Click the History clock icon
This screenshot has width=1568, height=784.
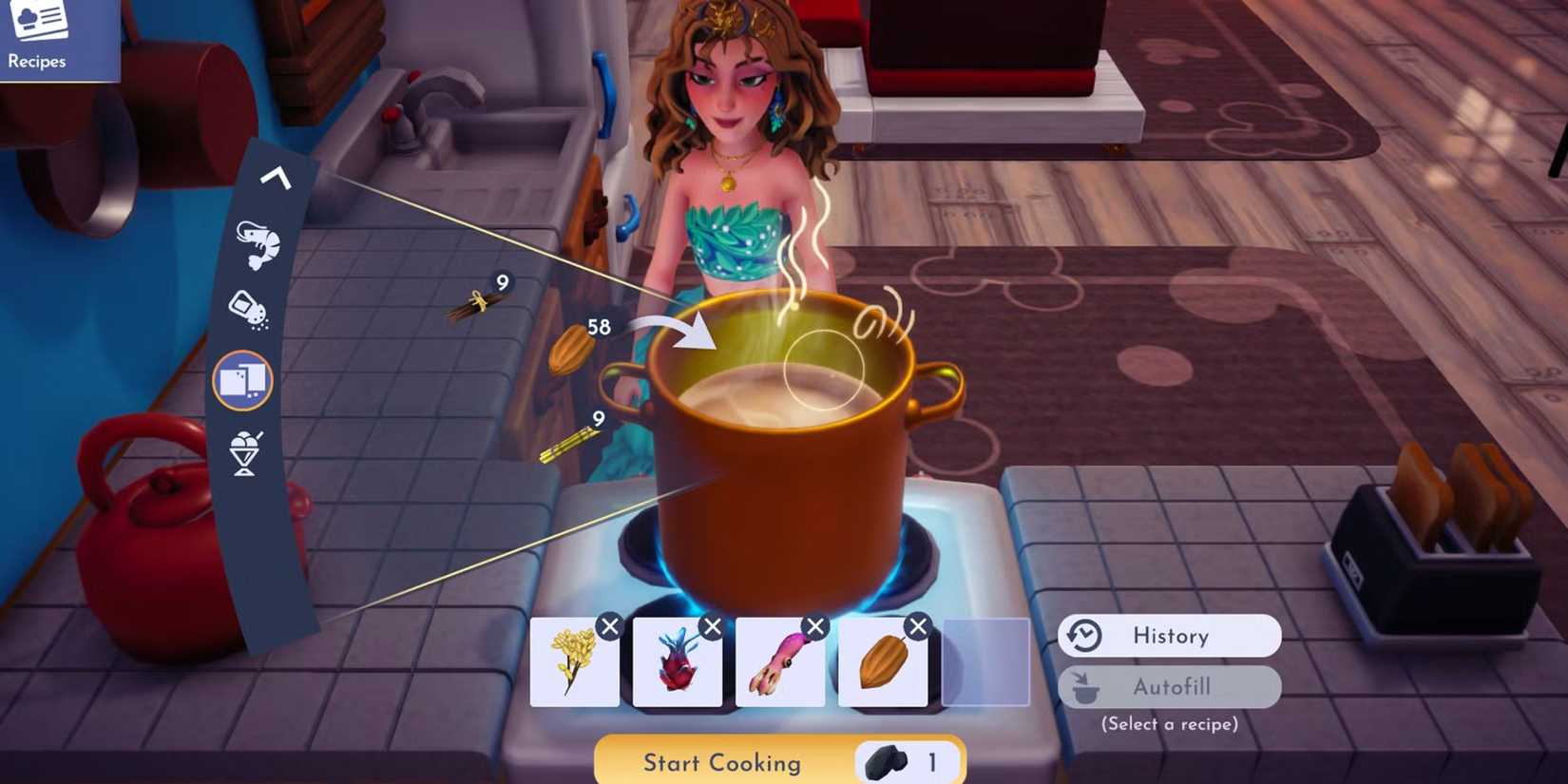1083,635
